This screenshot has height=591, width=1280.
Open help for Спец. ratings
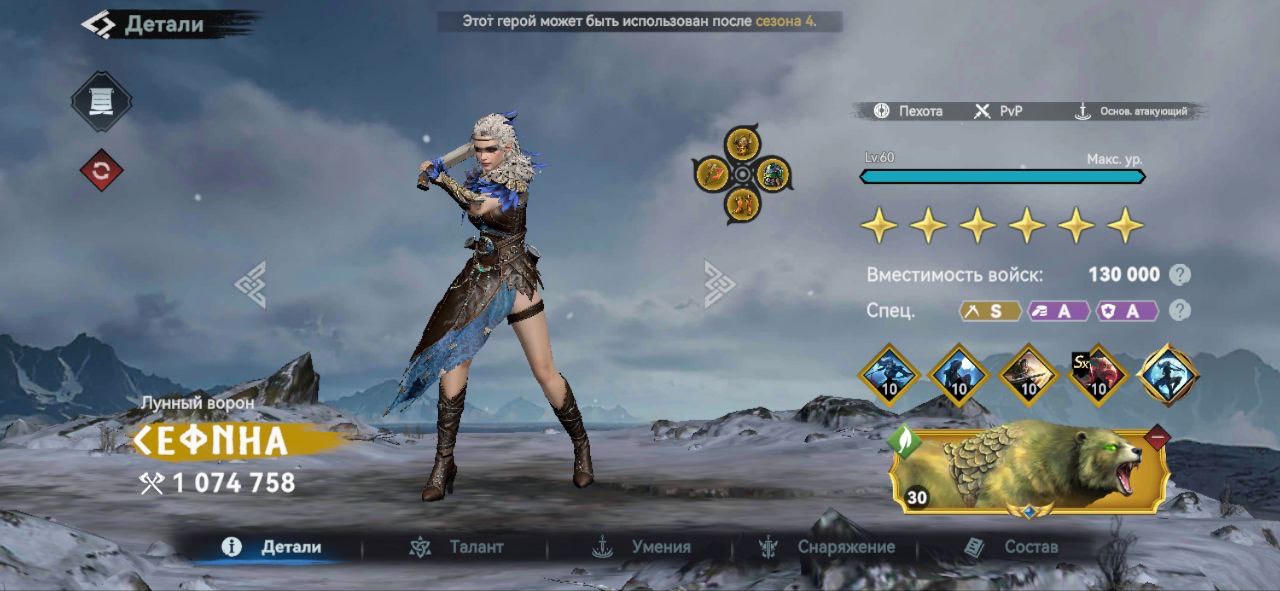coord(1181,310)
